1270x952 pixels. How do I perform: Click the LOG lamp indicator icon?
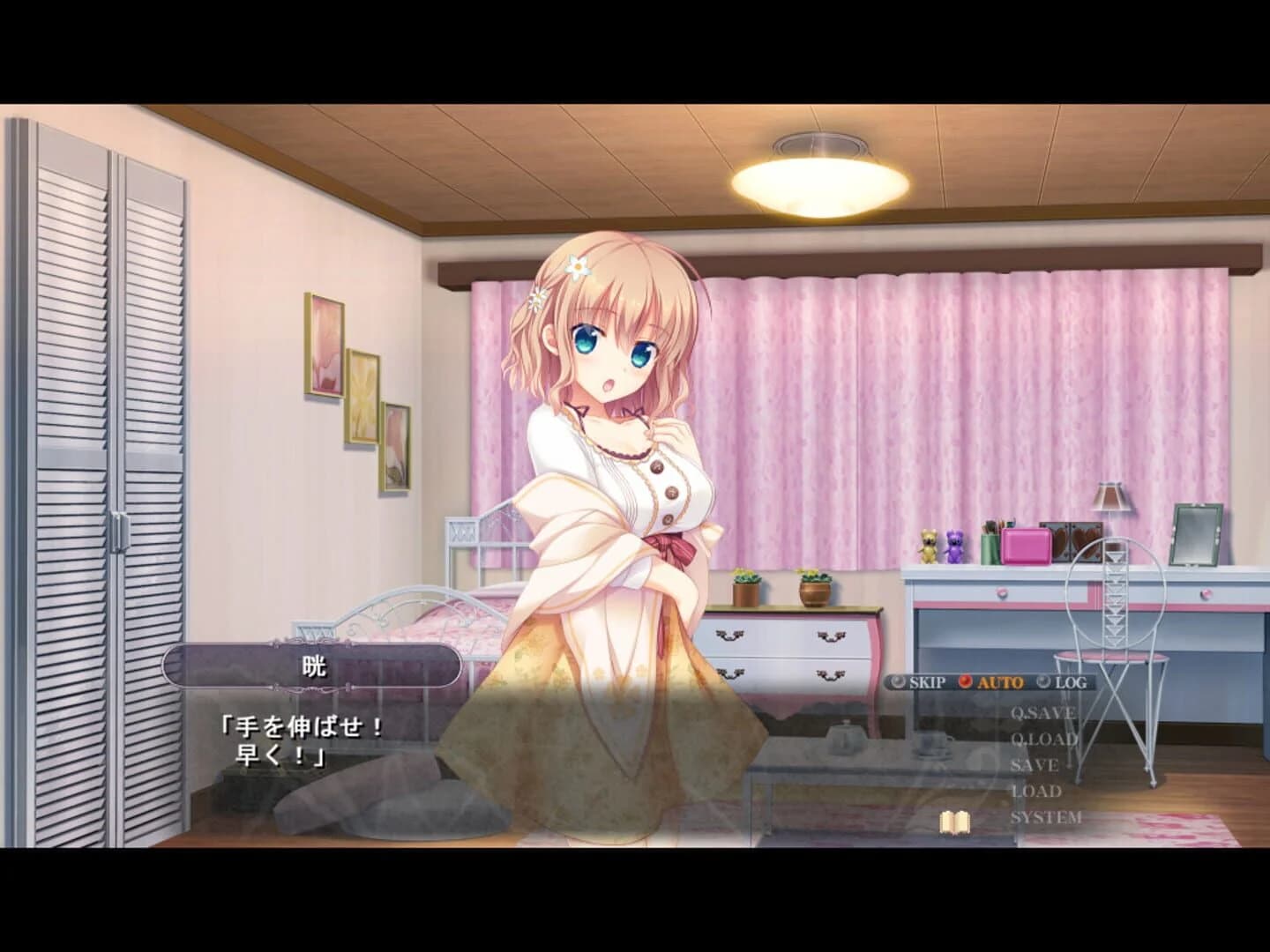[x=1043, y=681]
